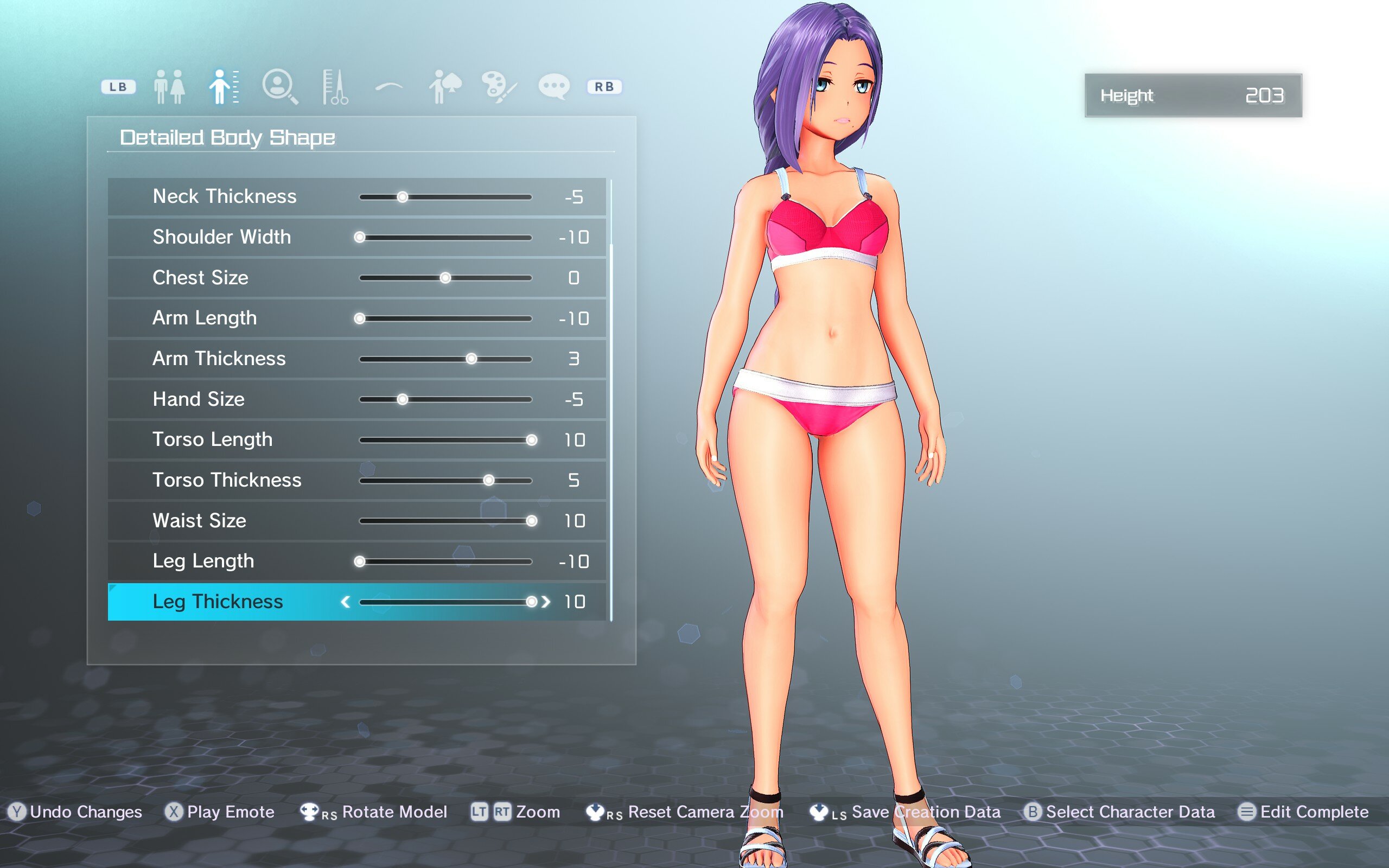Switch to the speech bubble voice tab
Image resolution: width=1389 pixels, height=868 pixels.
(554, 87)
